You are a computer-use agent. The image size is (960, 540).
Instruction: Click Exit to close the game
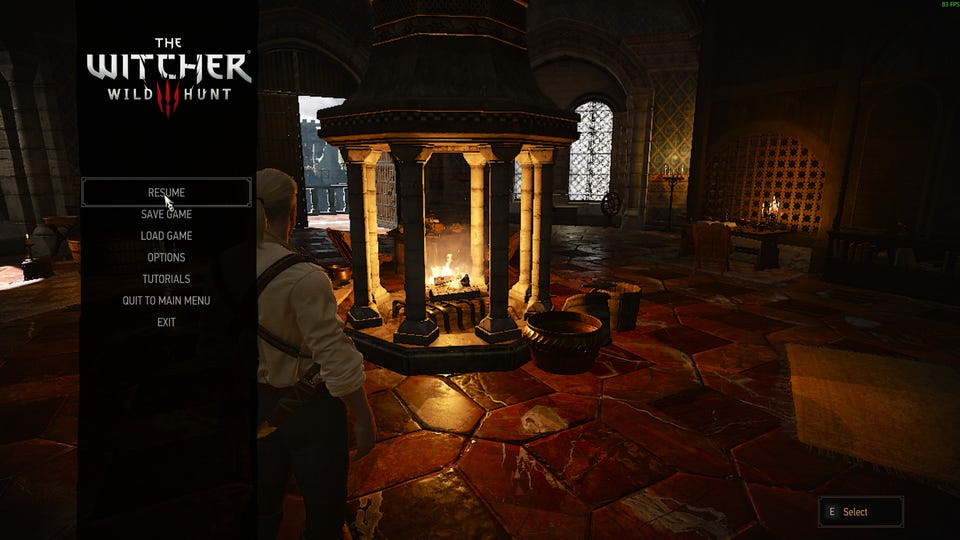(166, 322)
